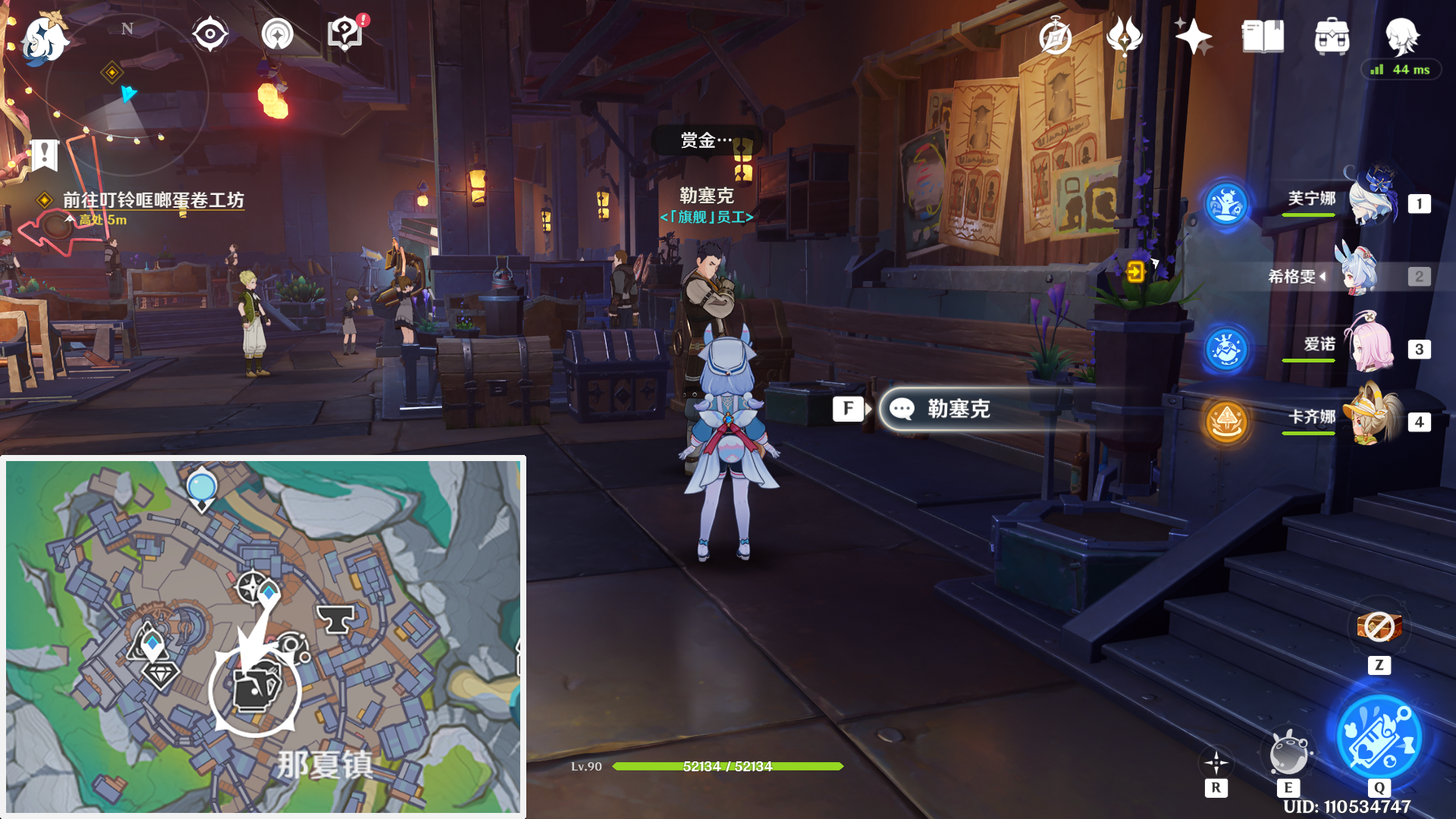This screenshot has width=1456, height=819.
Task: Select the anvil blacksmith marker on map
Action: [334, 619]
